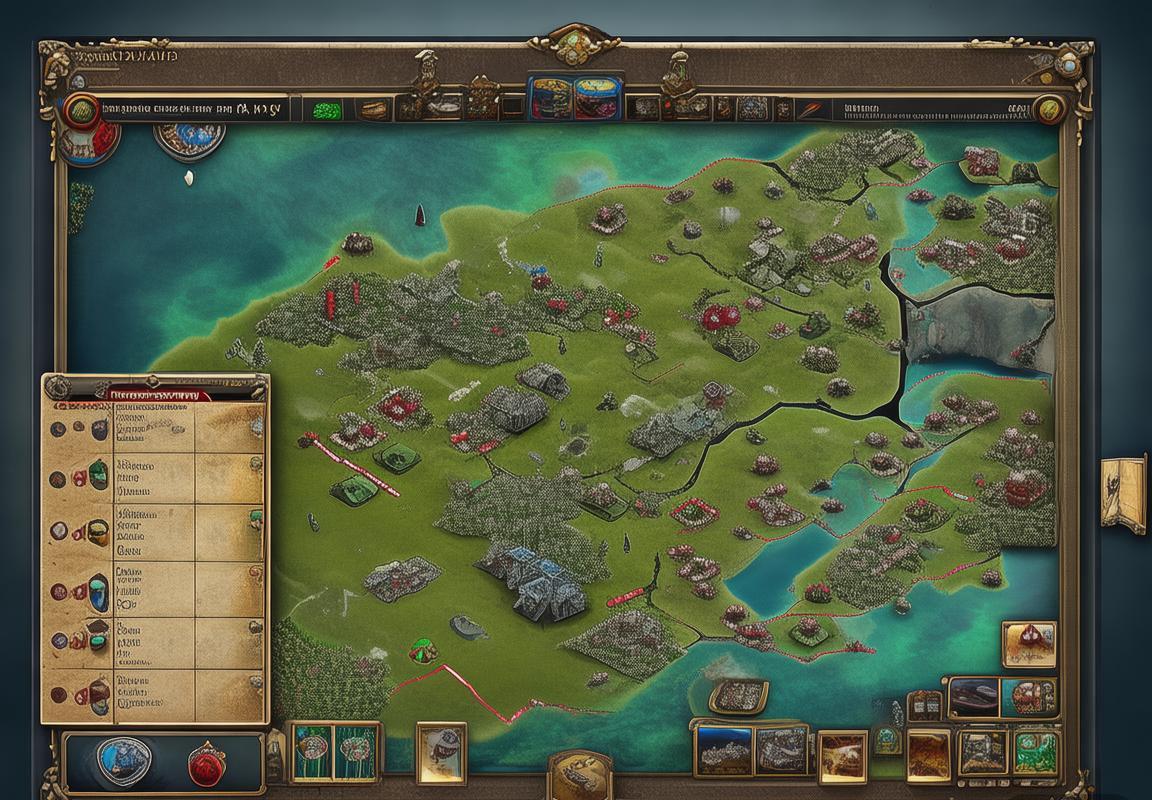The height and width of the screenshot is (800, 1152).
Task: Click the ornate emblem at bottom center
Action: [x=580, y=775]
